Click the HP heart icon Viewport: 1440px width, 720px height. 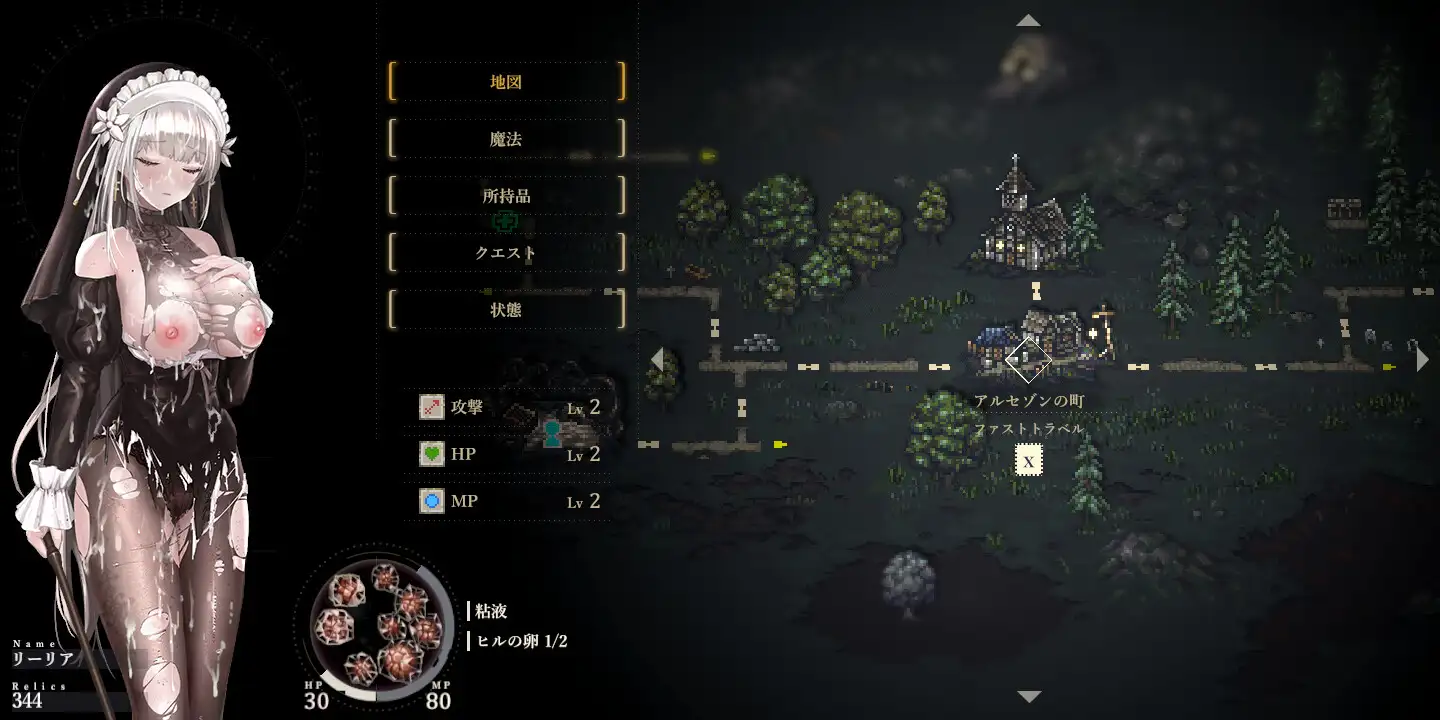pos(430,453)
